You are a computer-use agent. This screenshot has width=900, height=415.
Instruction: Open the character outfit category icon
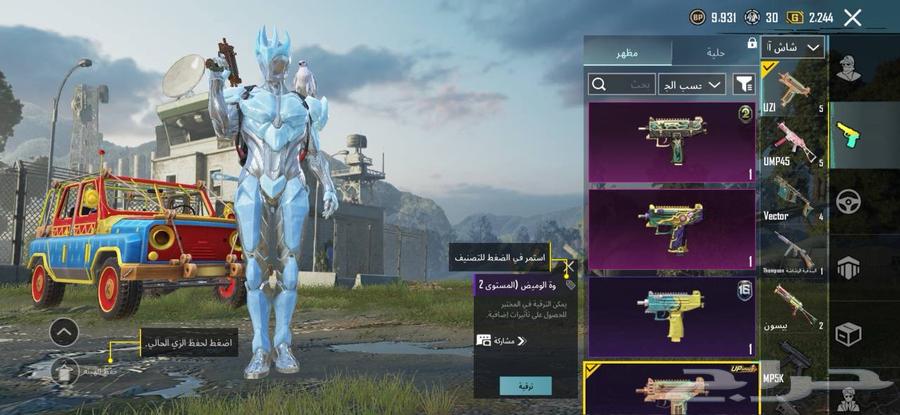[x=849, y=70]
